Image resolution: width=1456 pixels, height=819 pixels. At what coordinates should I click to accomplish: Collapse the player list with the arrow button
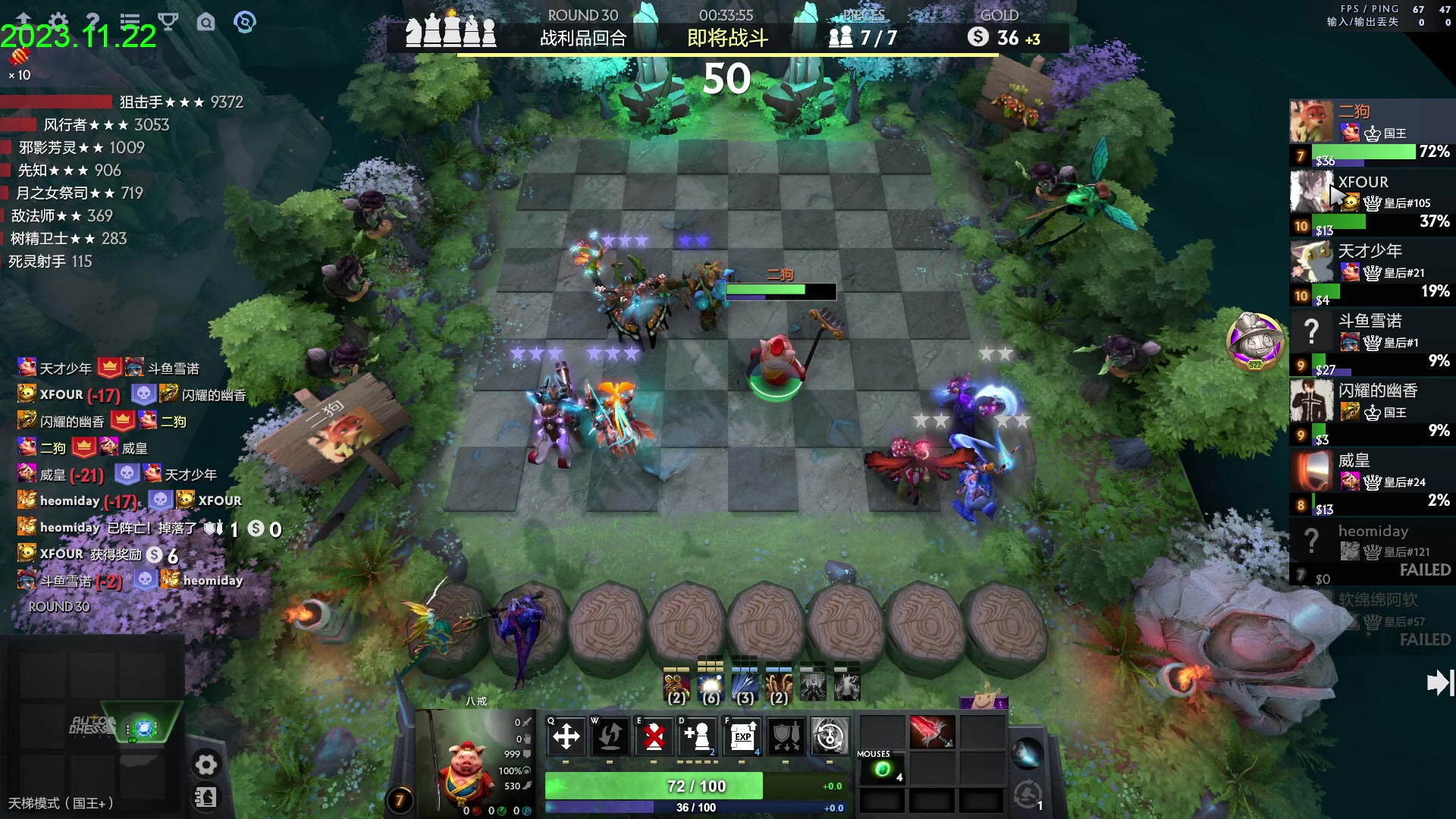[1439, 682]
